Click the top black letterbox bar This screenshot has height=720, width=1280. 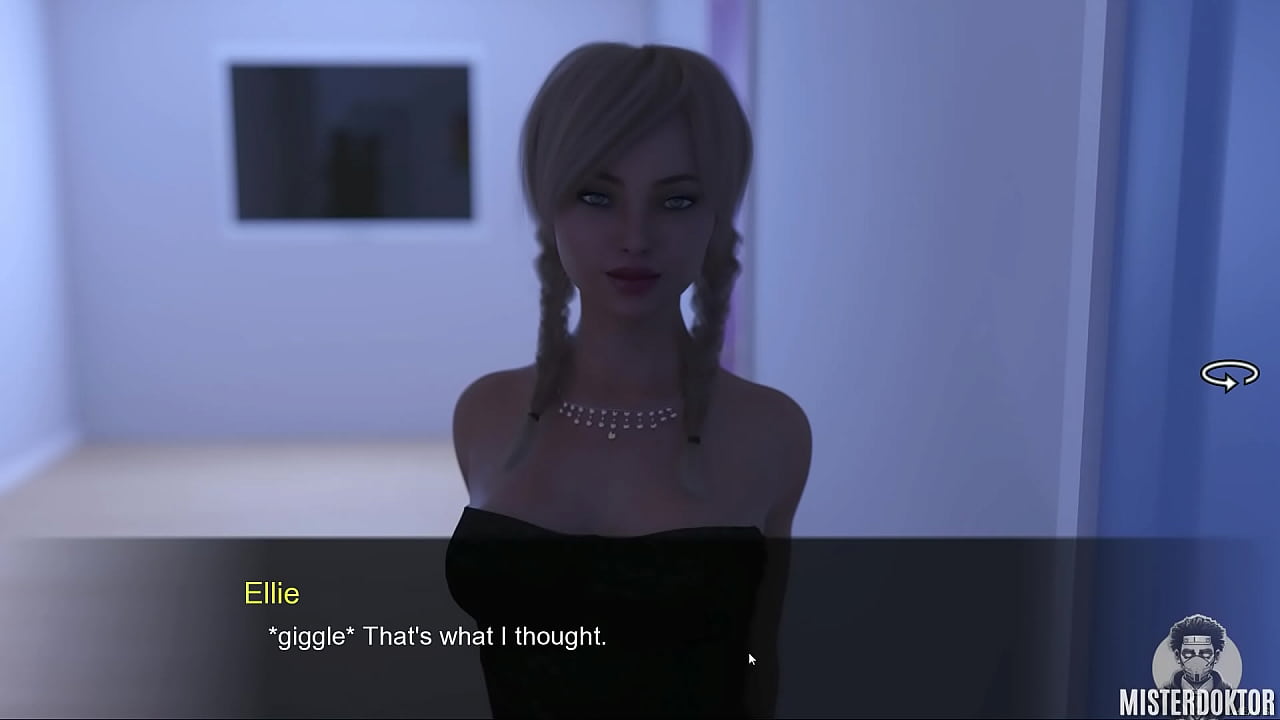coord(640,5)
